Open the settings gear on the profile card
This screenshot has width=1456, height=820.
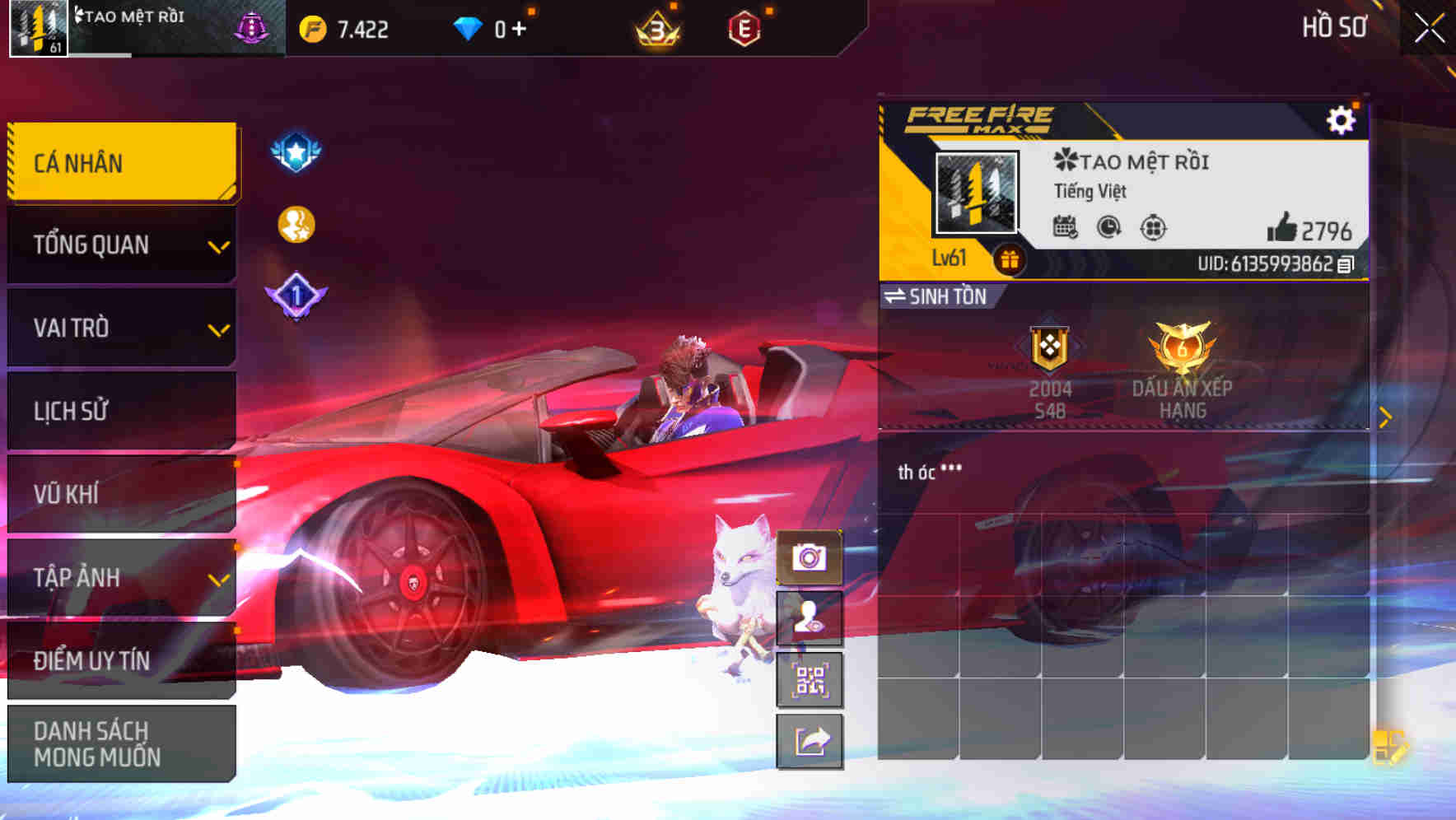pos(1342,119)
